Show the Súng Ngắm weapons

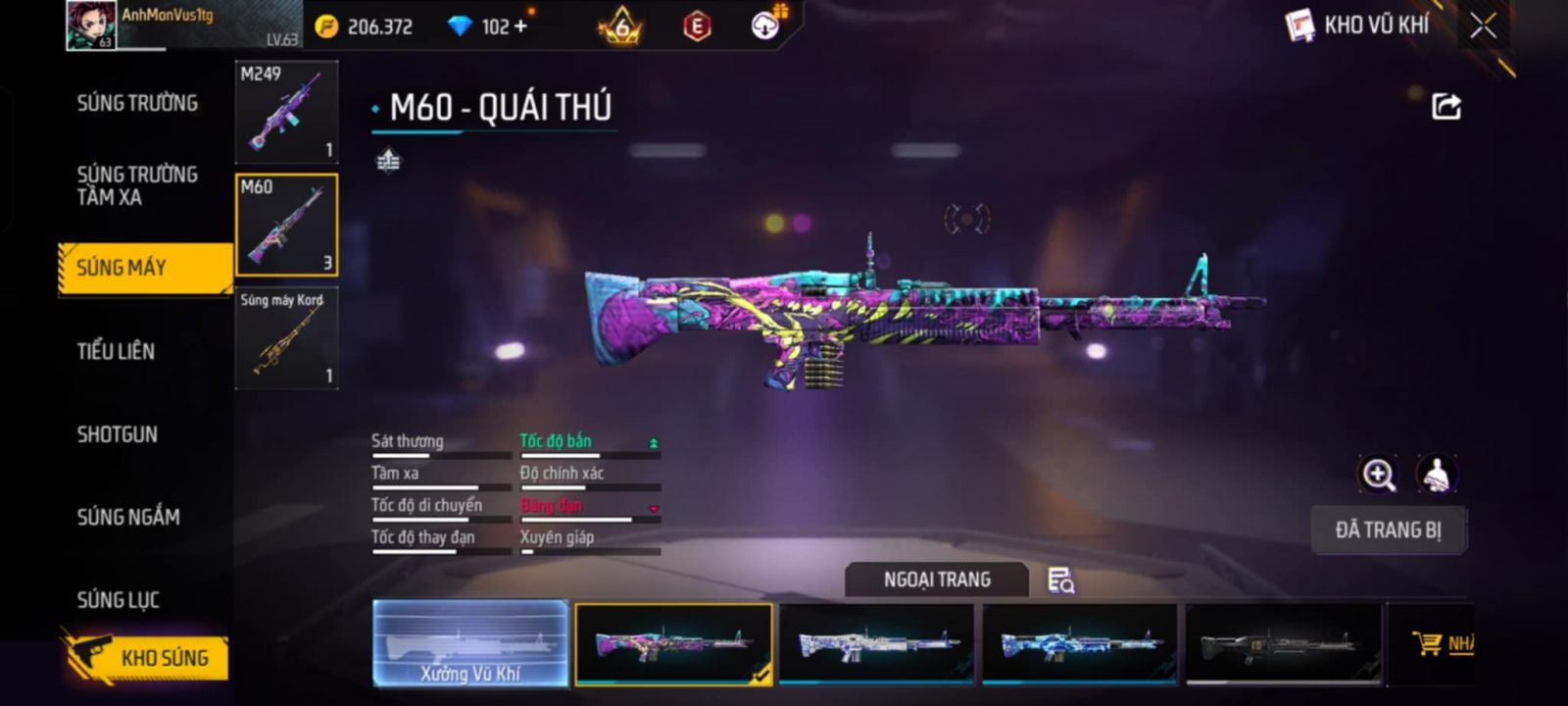128,517
